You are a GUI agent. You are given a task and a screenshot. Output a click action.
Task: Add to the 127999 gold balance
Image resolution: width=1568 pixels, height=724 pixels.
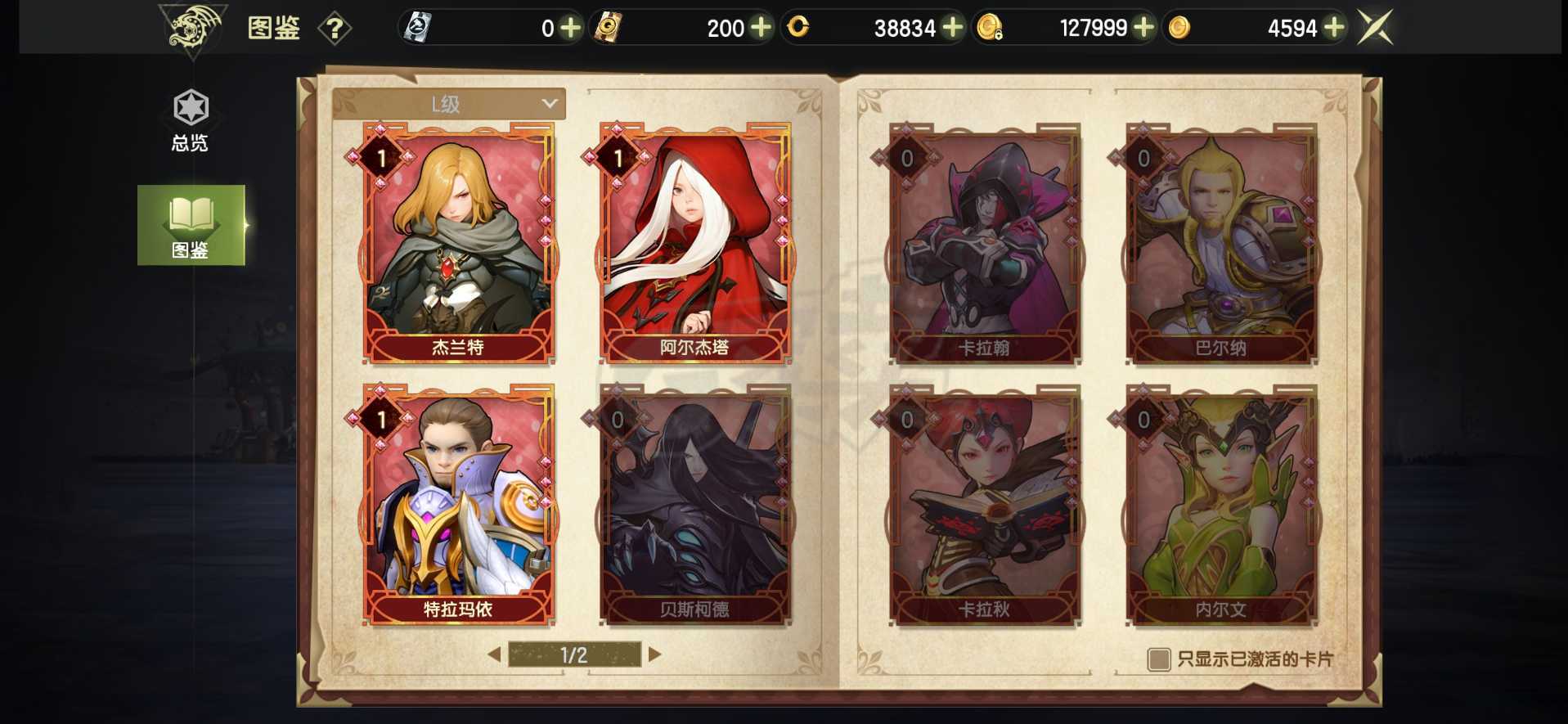tap(1143, 28)
